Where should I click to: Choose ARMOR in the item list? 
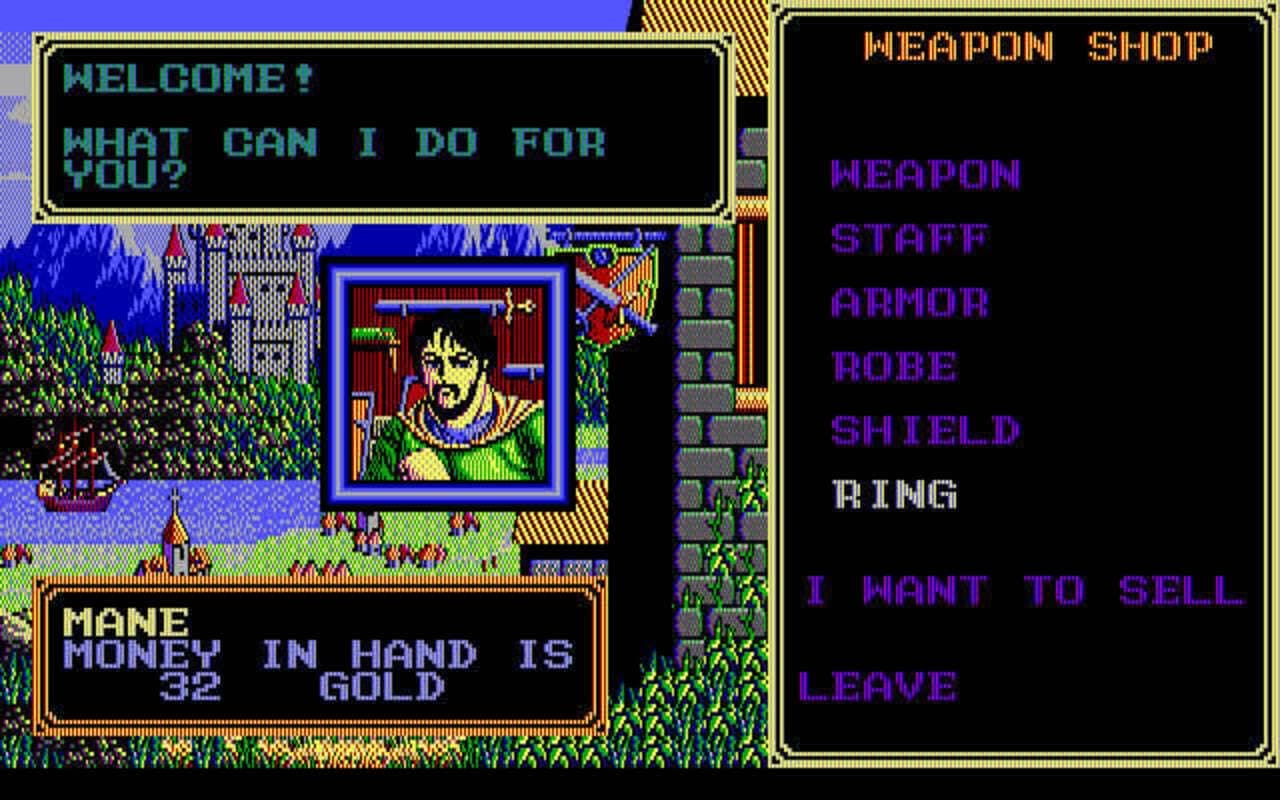coord(912,303)
